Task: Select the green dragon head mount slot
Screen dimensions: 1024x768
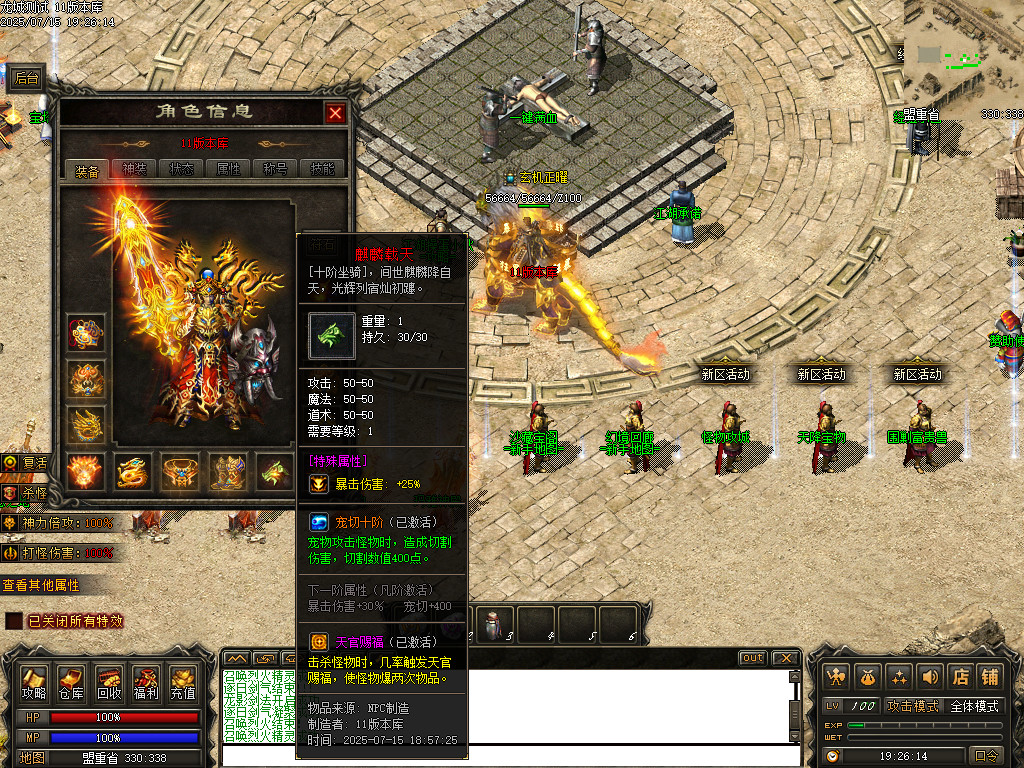Action: pos(275,472)
